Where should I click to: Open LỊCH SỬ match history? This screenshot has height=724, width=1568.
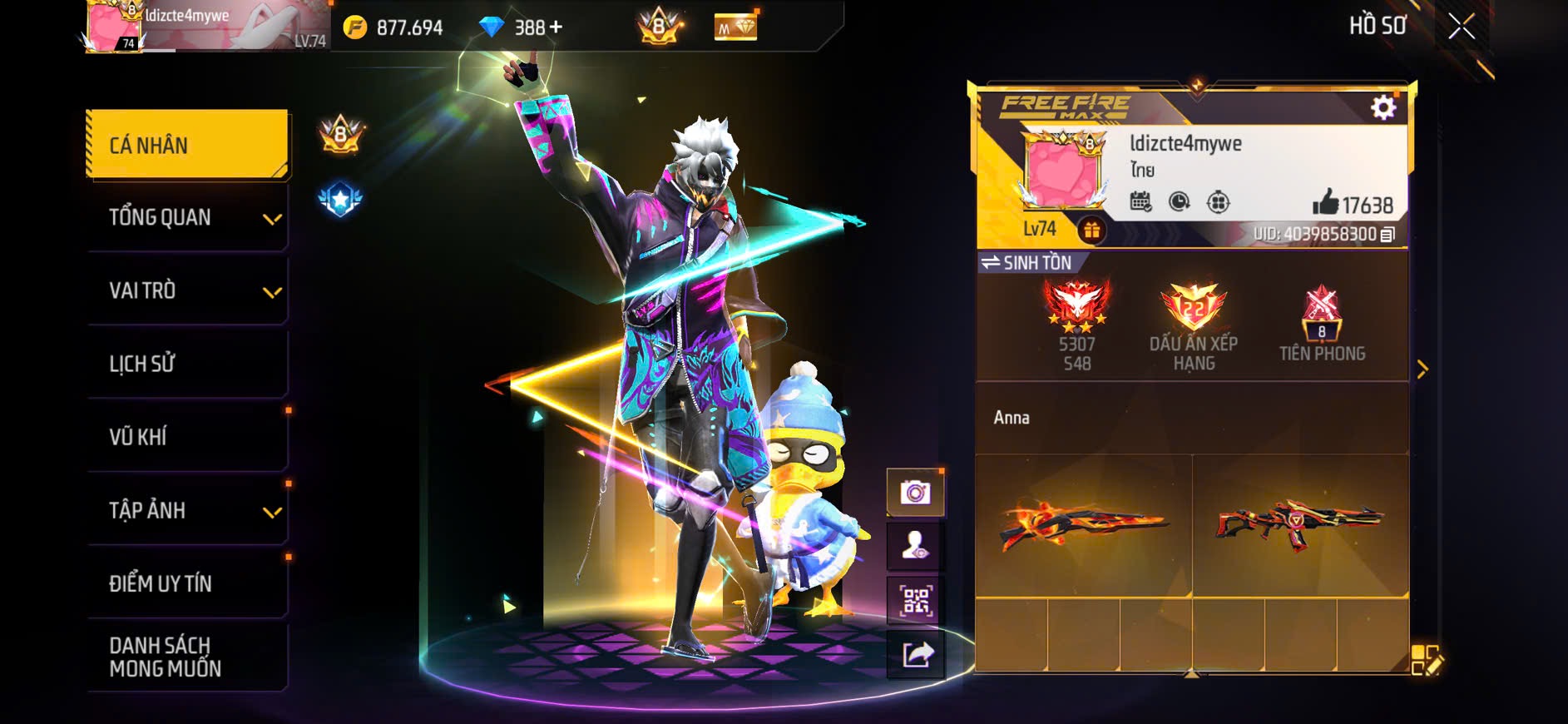coord(187,364)
